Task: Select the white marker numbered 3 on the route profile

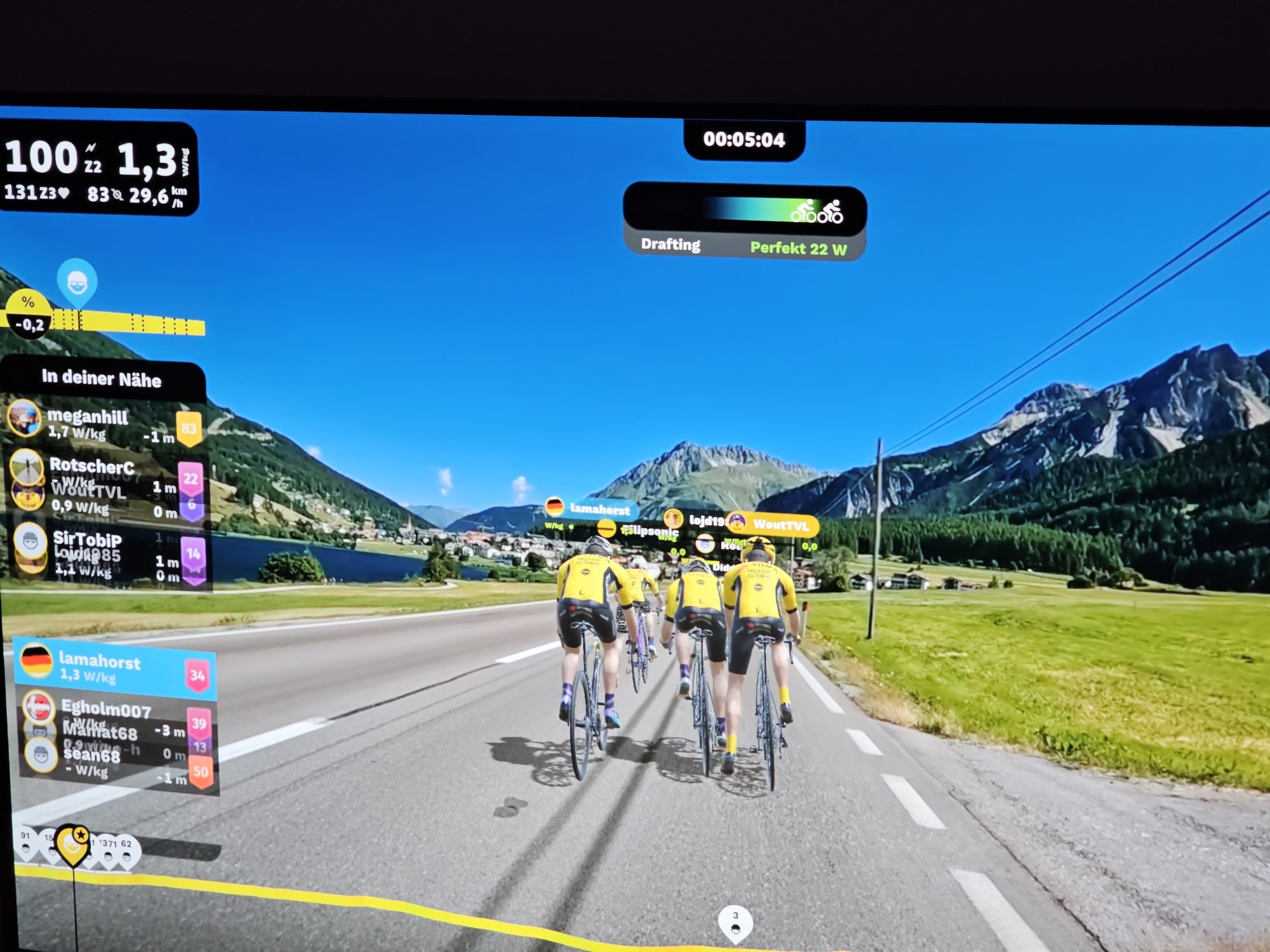Action: [x=735, y=922]
